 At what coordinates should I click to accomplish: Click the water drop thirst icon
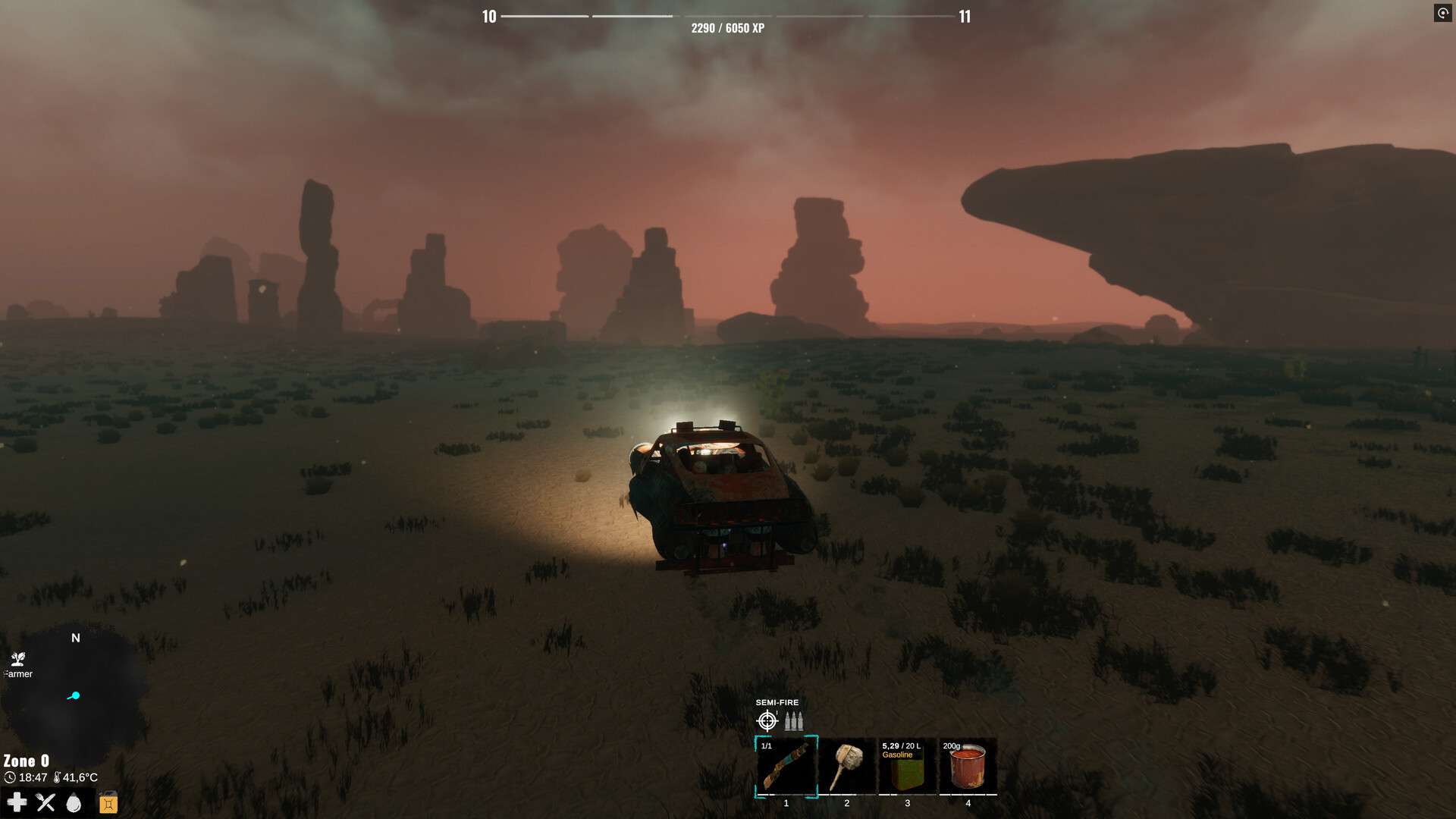pyautogui.click(x=74, y=802)
